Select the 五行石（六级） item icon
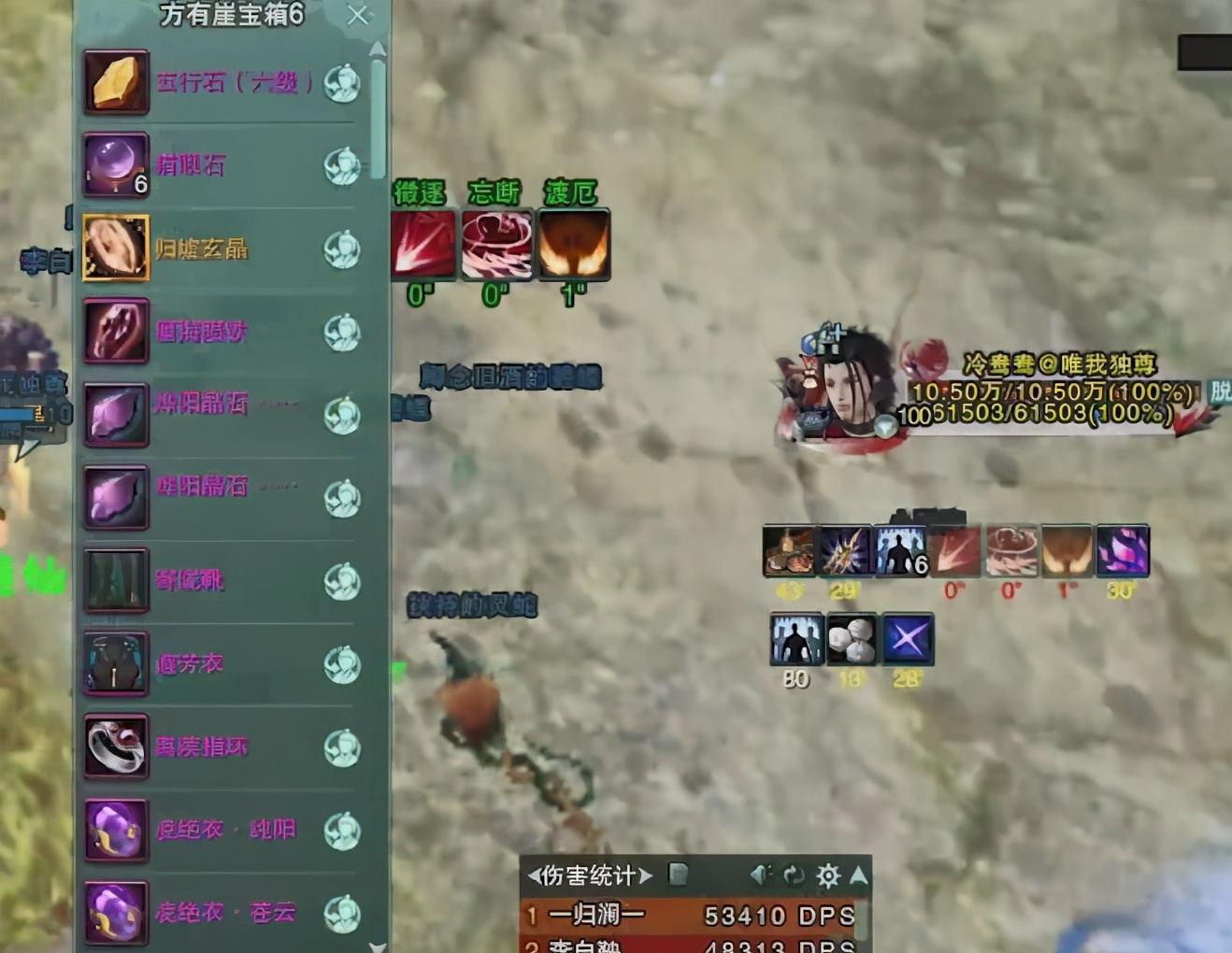This screenshot has width=1232, height=953. pos(115,84)
